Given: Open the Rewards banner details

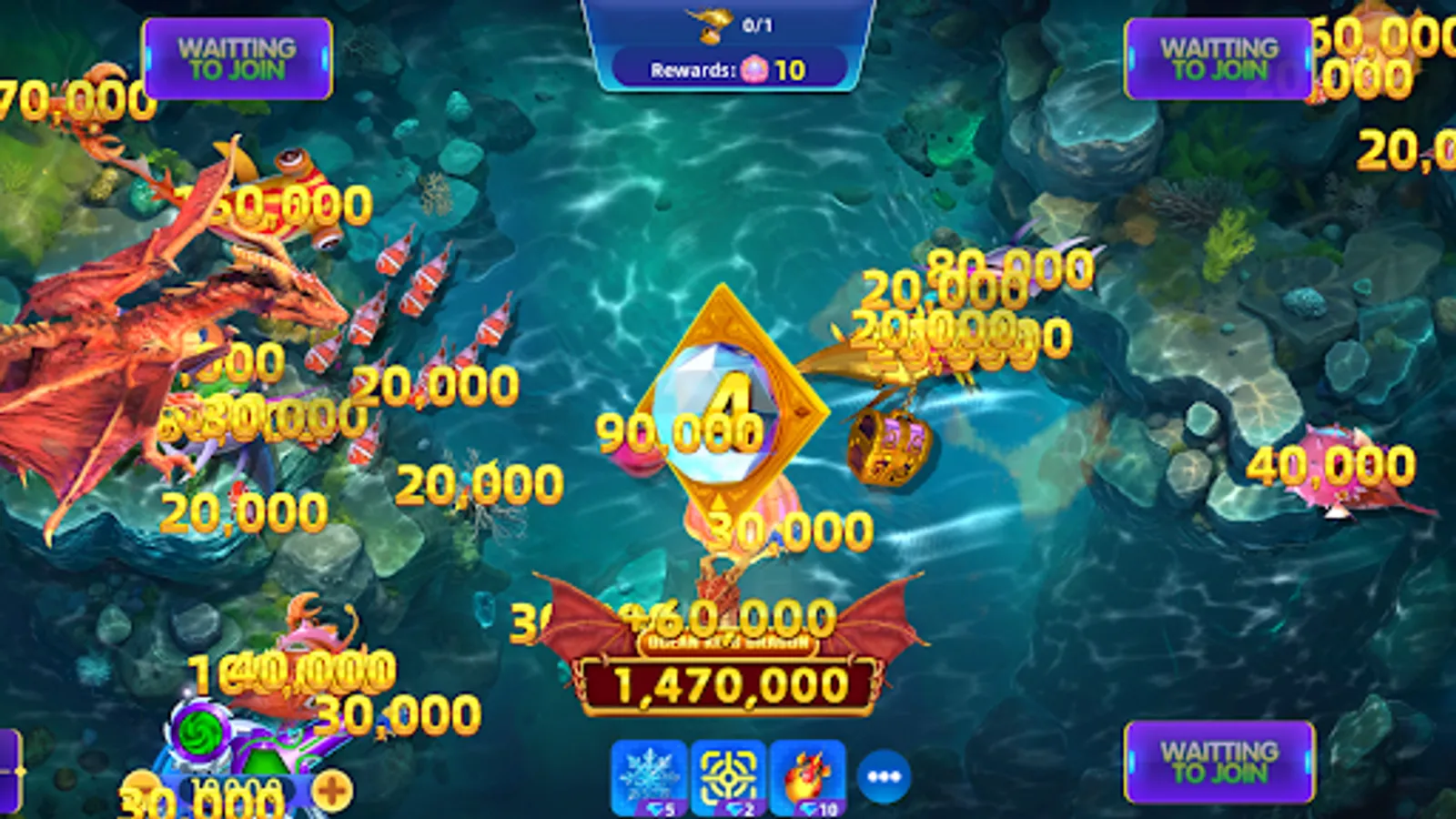Looking at the screenshot, I should (728, 68).
